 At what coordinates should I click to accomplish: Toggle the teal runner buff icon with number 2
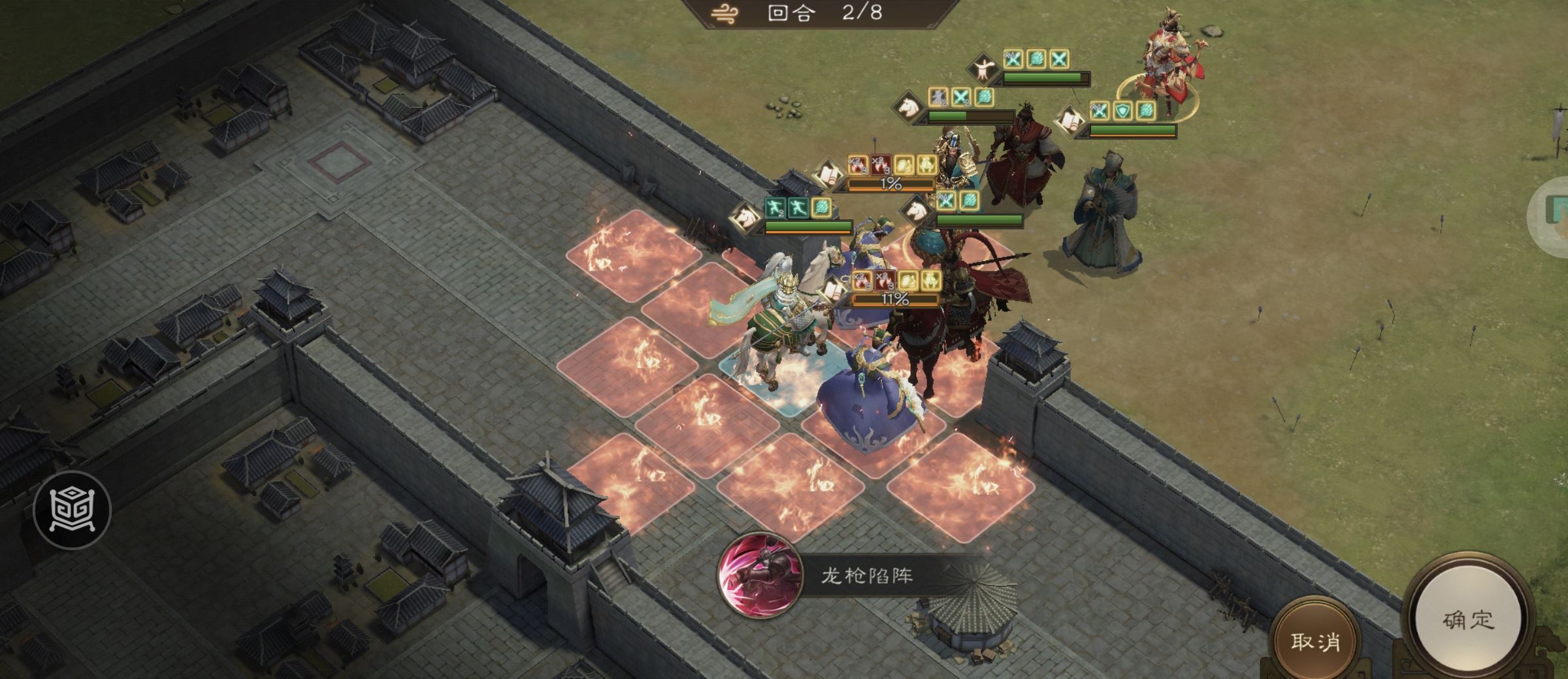coord(775,207)
